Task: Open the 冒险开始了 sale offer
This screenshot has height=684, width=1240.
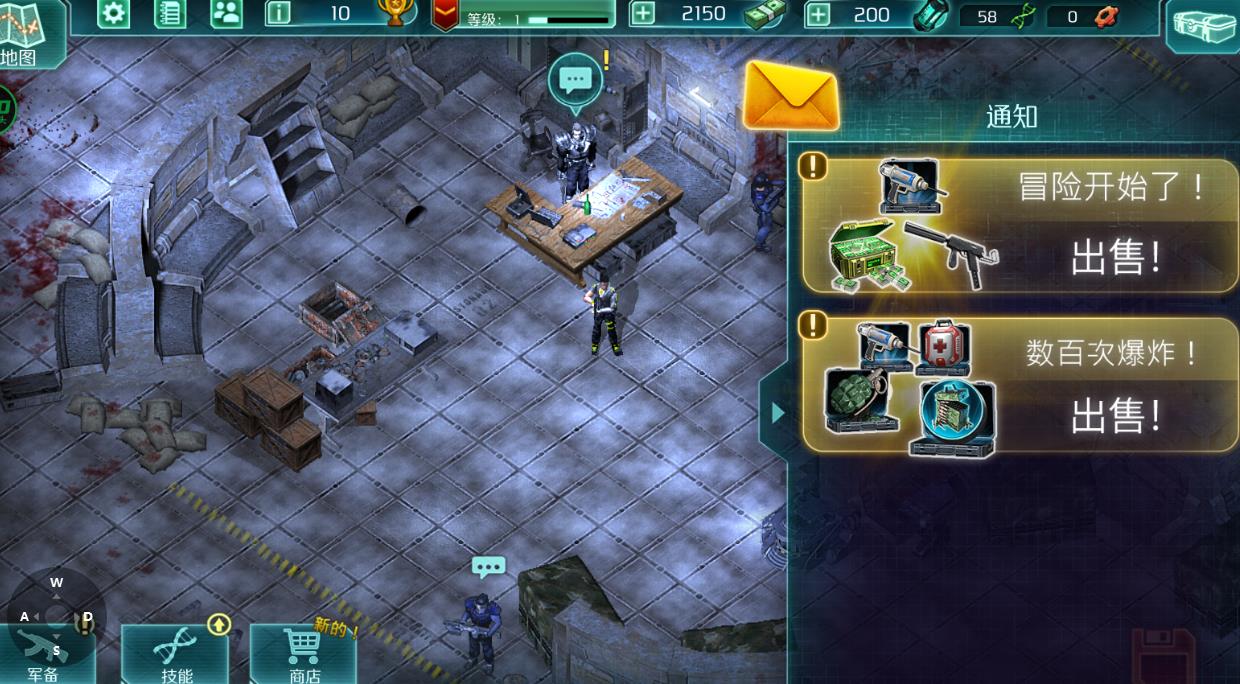Action: click(x=1020, y=226)
